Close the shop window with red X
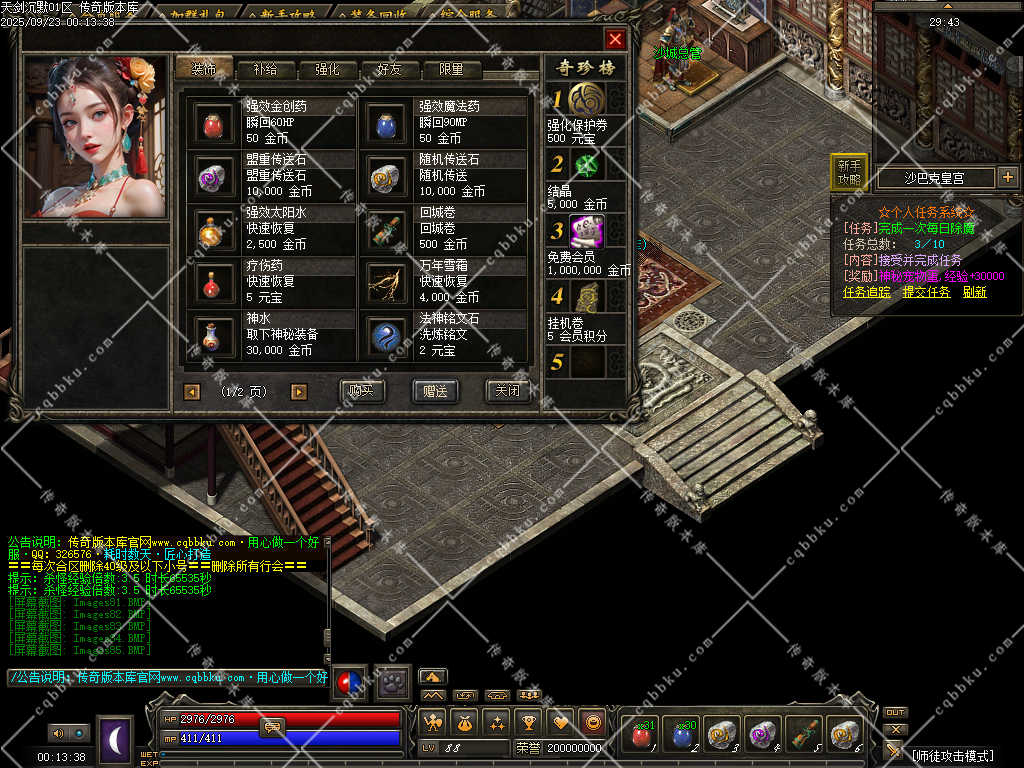Image resolution: width=1024 pixels, height=768 pixels. point(615,39)
